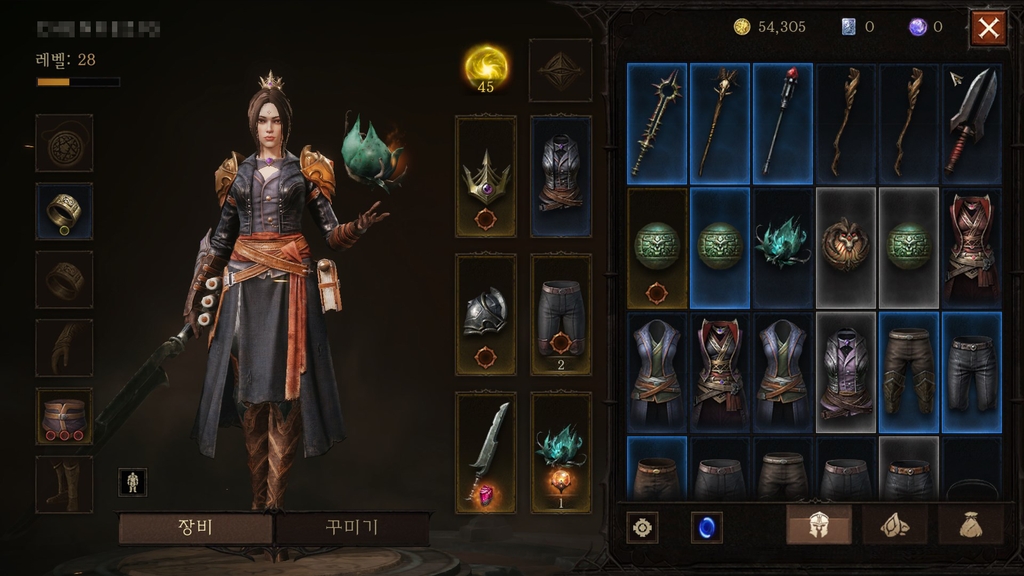Click the gear icon below inventory

[x=641, y=526]
